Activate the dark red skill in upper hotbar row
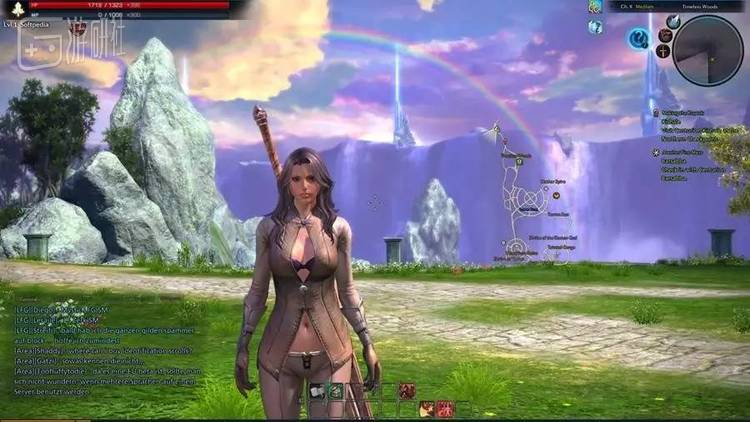Image resolution: width=750 pixels, height=422 pixels. [407, 391]
